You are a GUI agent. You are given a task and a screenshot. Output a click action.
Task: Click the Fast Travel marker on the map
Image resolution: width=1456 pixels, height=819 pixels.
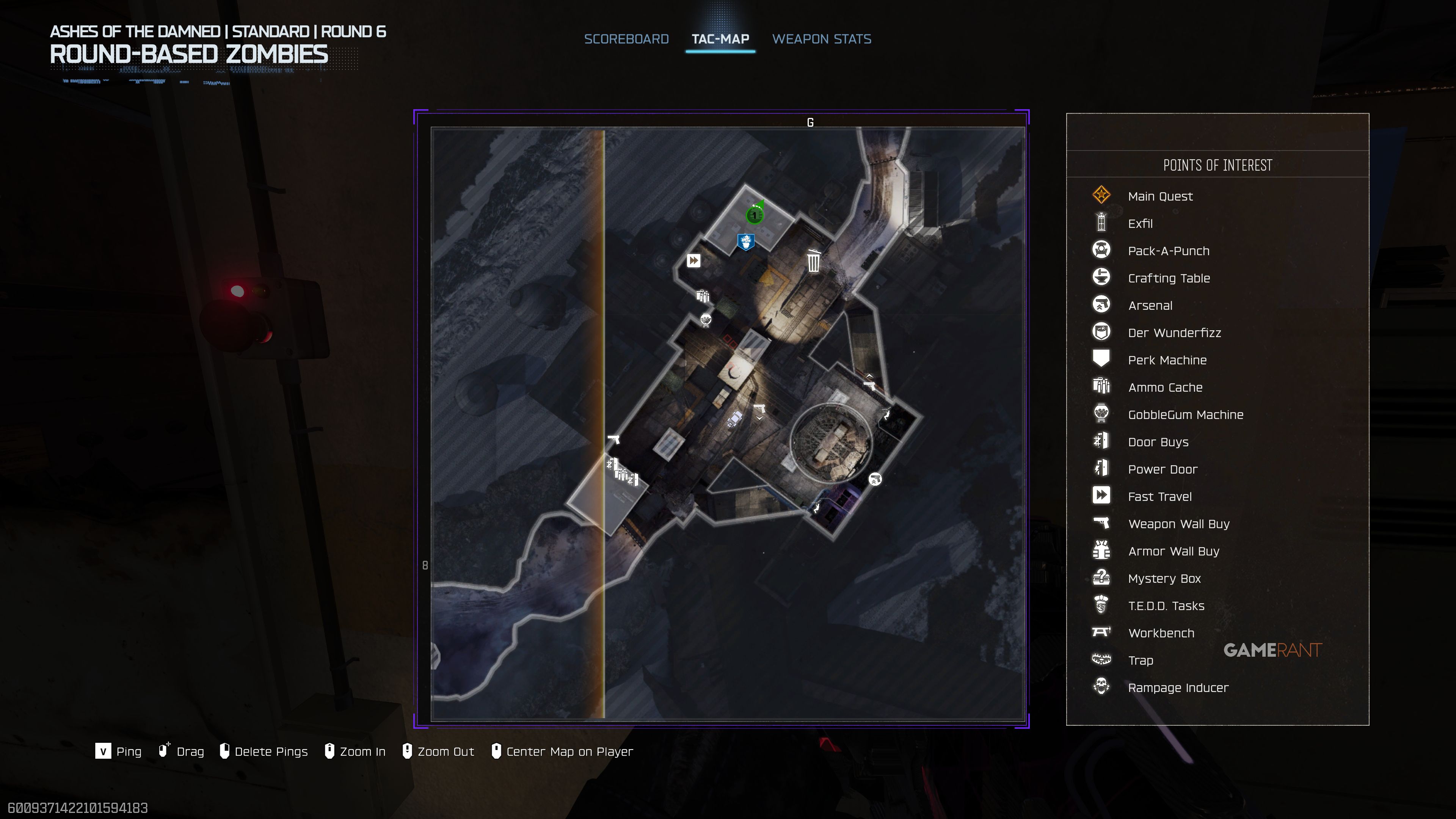(x=693, y=260)
